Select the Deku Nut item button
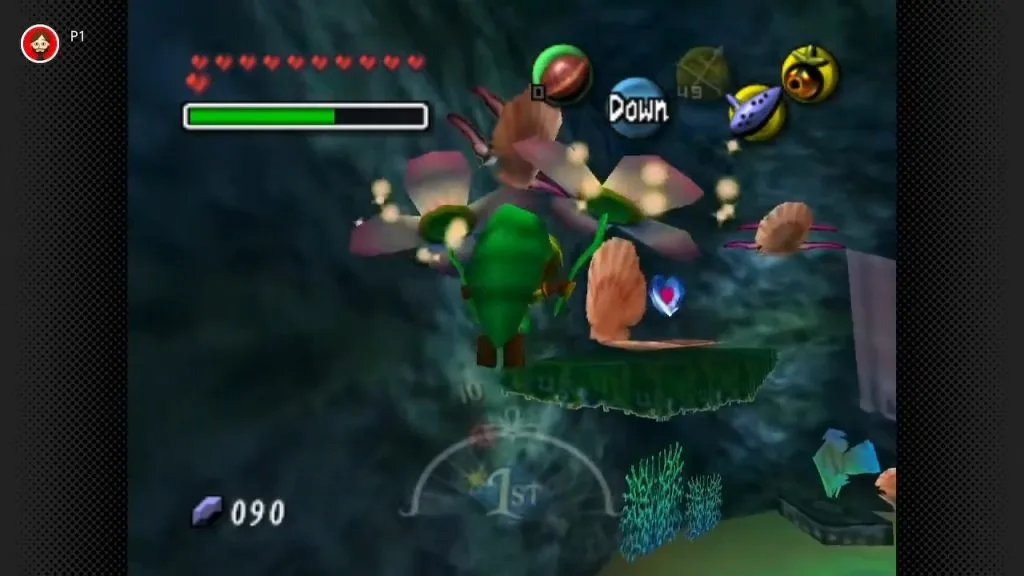This screenshot has width=1024, height=576. click(562, 75)
